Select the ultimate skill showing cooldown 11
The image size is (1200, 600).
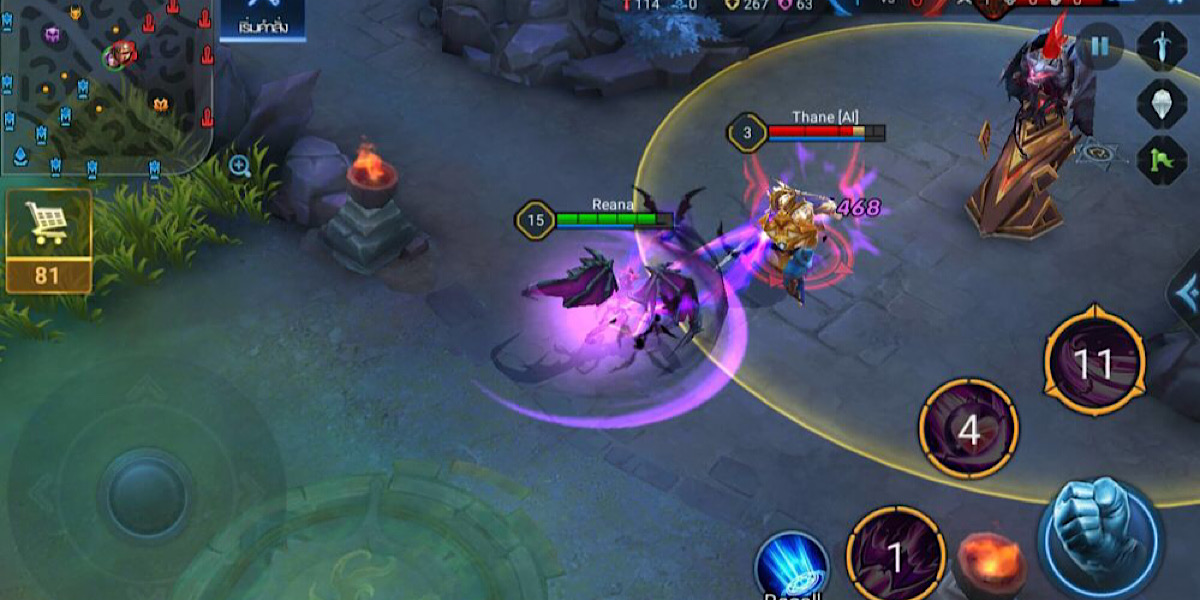pyautogui.click(x=1094, y=362)
